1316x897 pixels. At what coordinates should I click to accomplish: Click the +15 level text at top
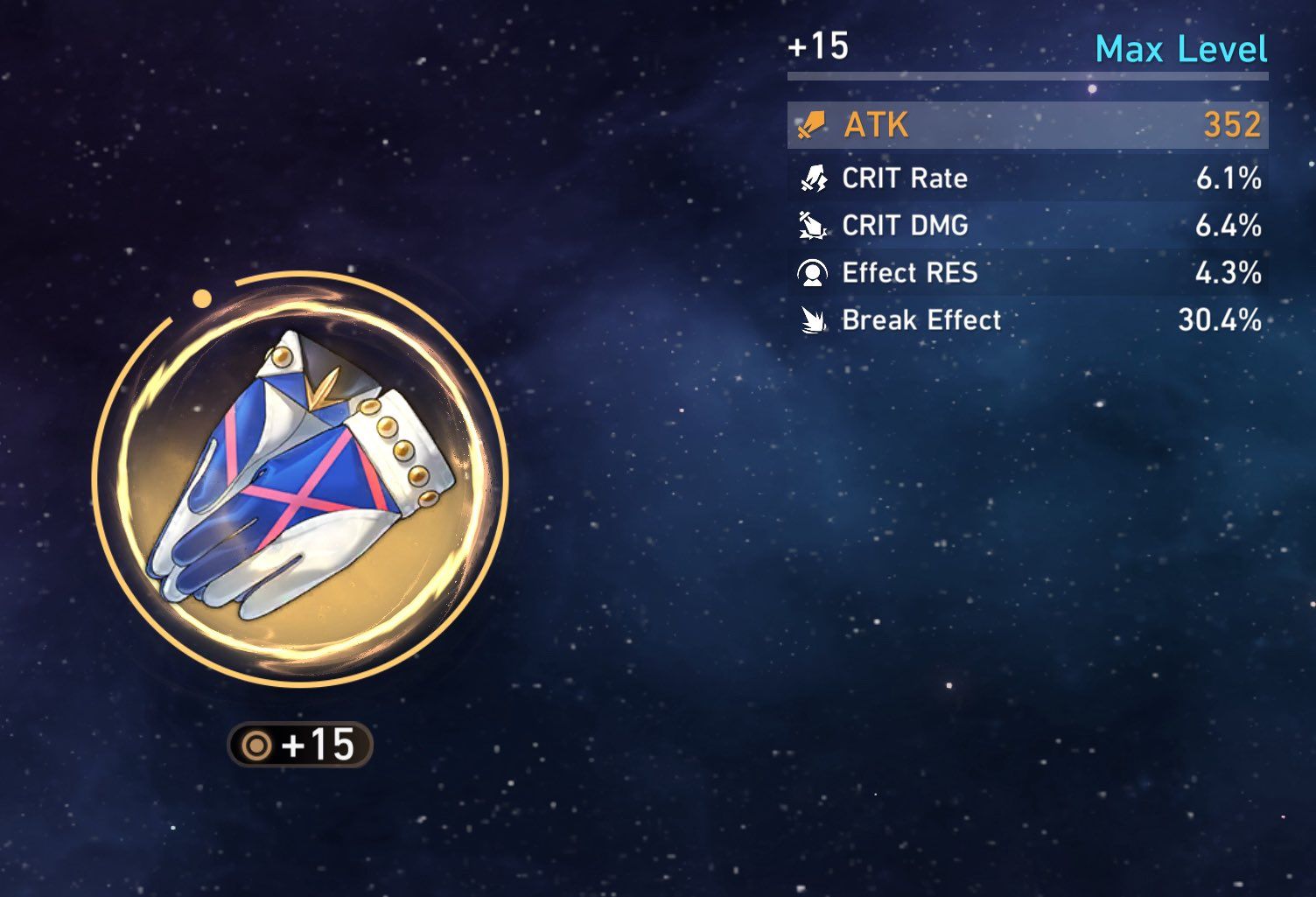(821, 48)
